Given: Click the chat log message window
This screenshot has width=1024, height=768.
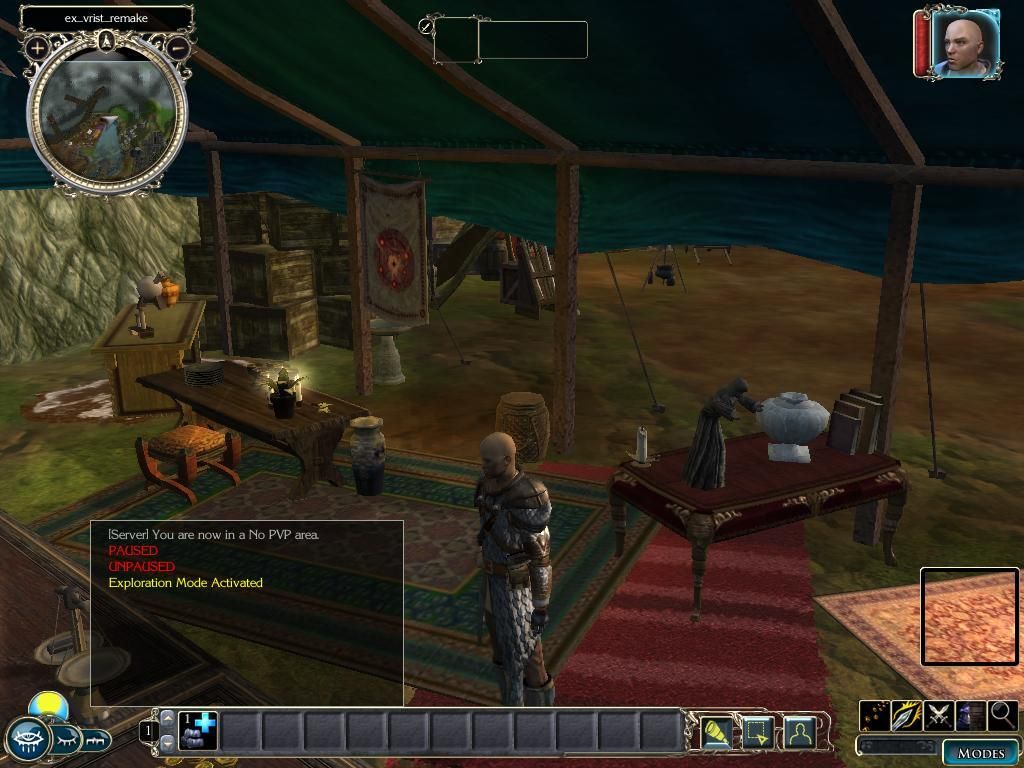Looking at the screenshot, I should tap(247, 612).
